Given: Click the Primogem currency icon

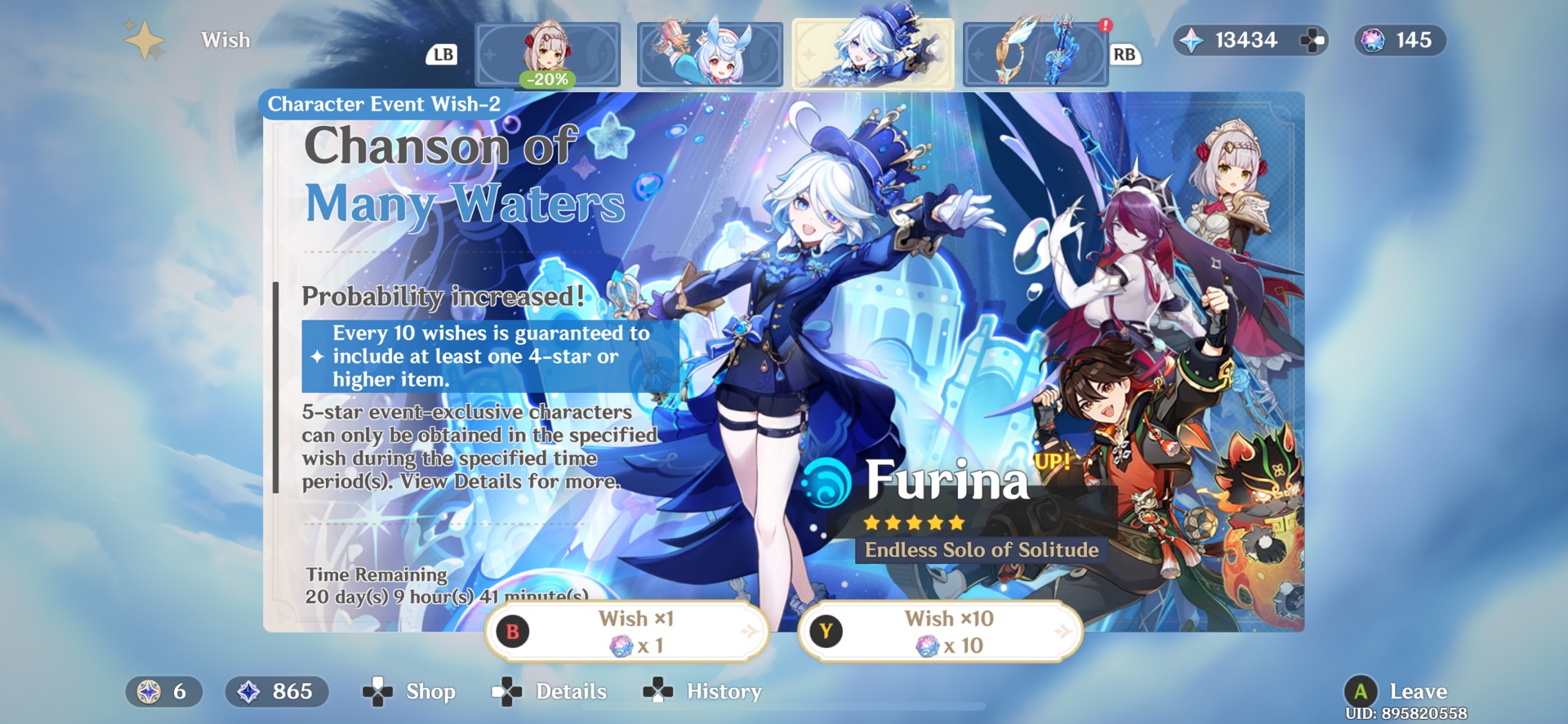Looking at the screenshot, I should 1192,41.
